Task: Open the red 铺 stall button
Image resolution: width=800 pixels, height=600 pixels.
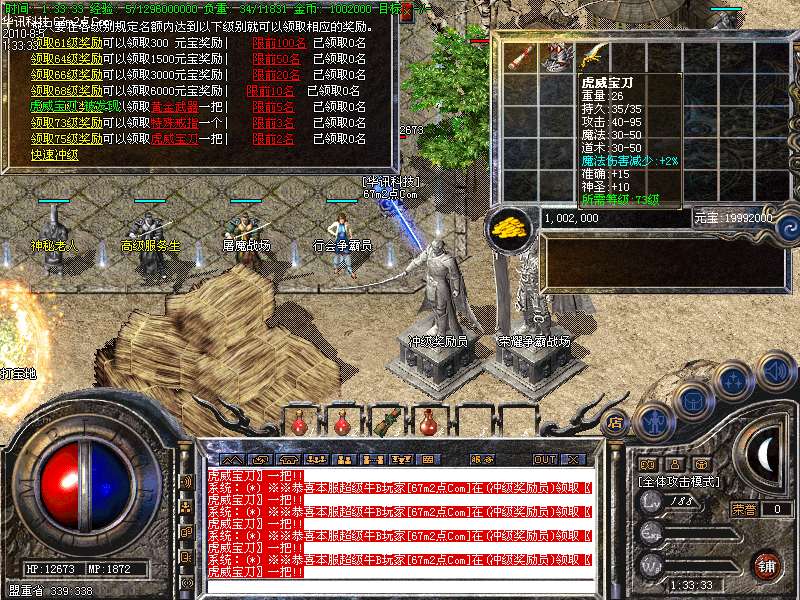Action: tap(765, 566)
